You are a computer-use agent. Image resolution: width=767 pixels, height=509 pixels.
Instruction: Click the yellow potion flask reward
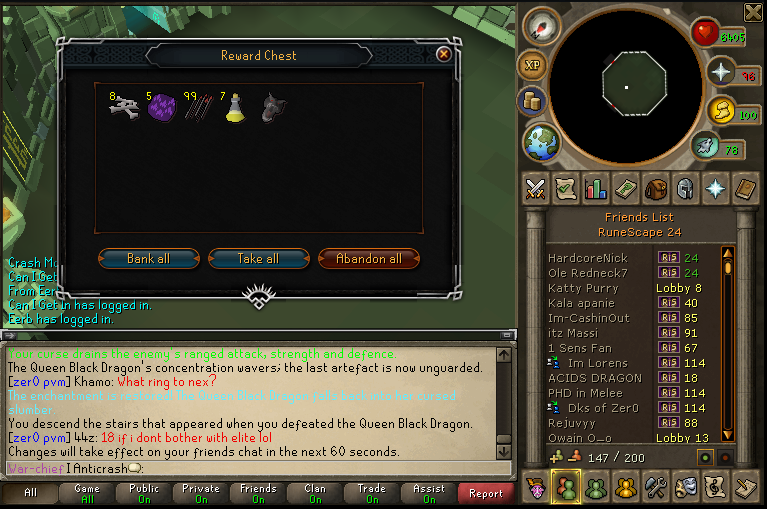(x=233, y=108)
